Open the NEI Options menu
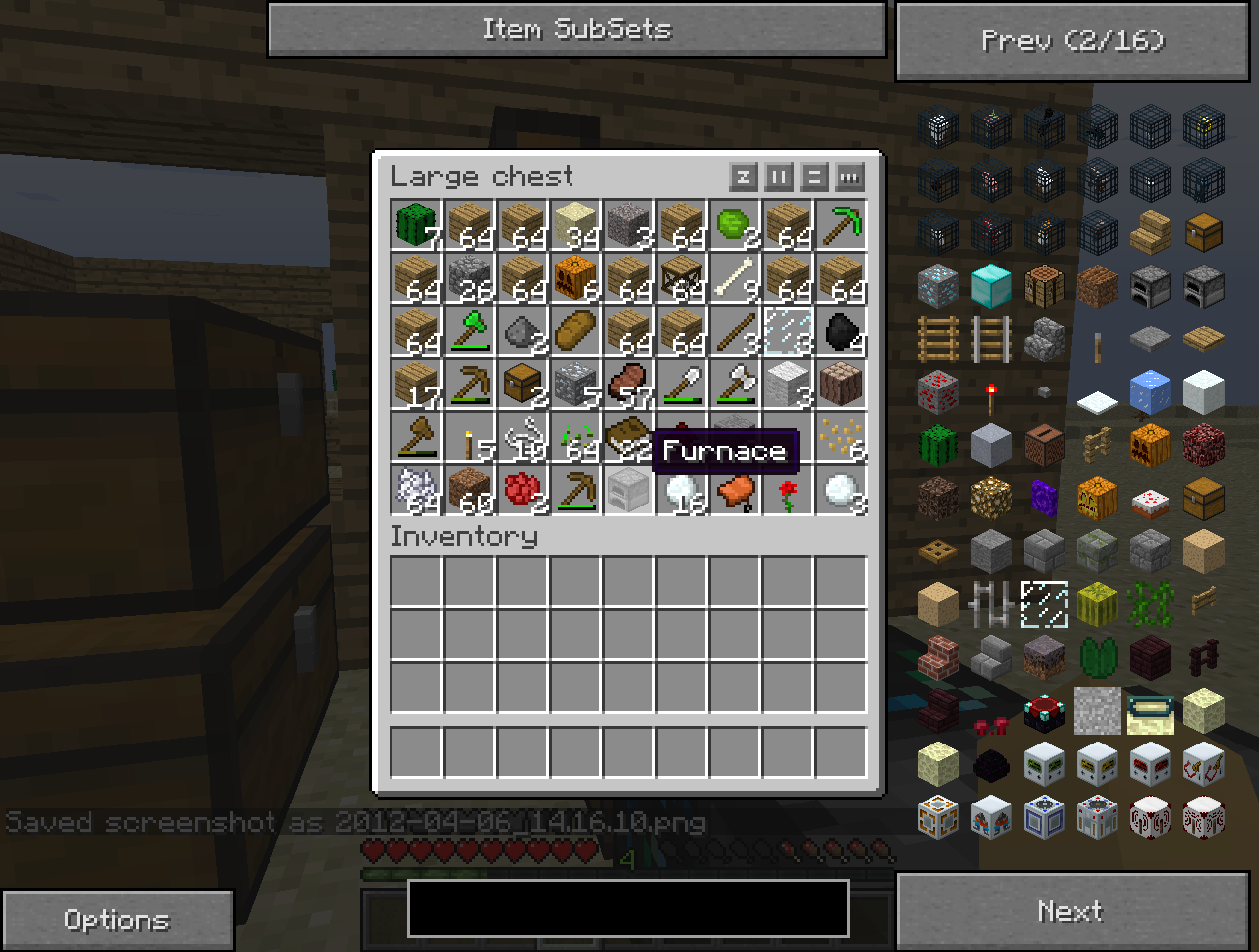The width and height of the screenshot is (1259, 952). tap(116, 920)
